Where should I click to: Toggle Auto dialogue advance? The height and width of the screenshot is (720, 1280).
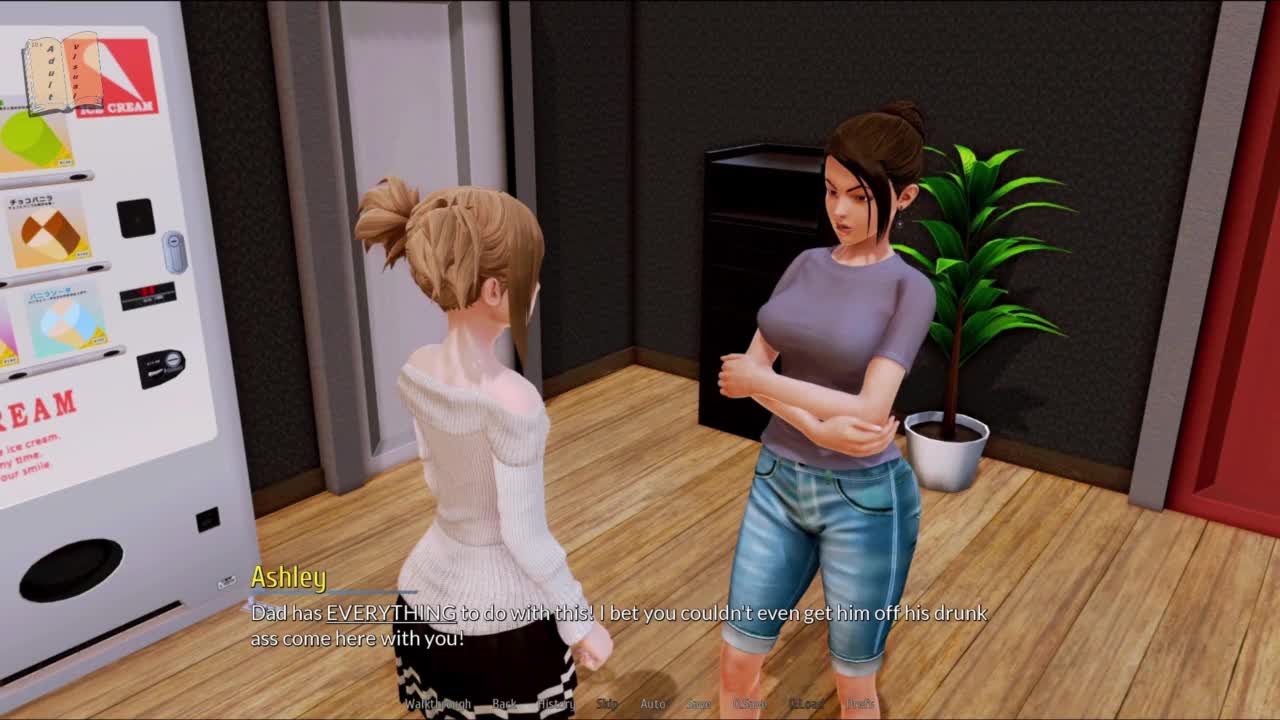click(652, 704)
